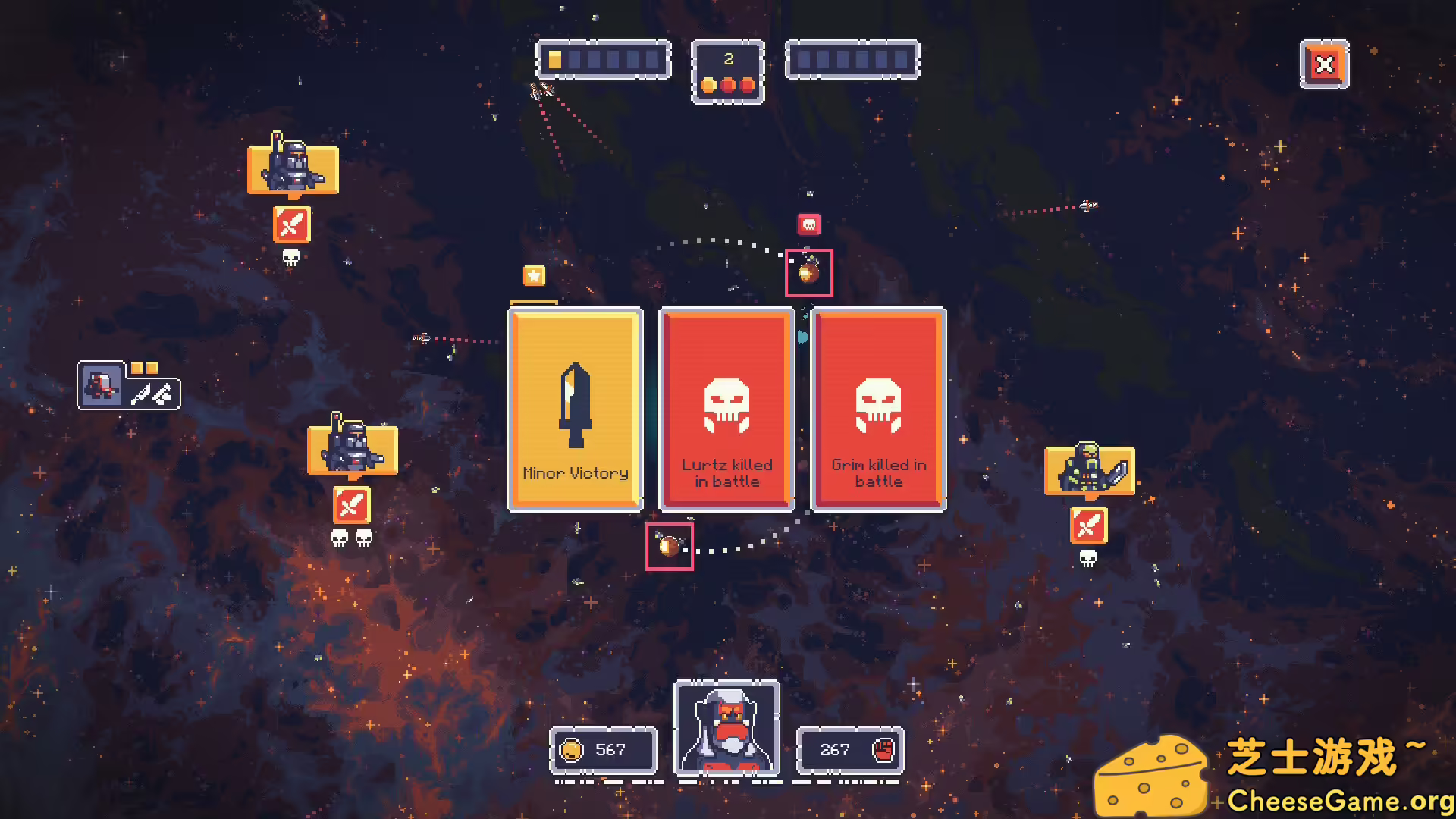This screenshot has height=819, width=1456.
Task: Select the bomb unit highlighted above the cards
Action: tap(808, 273)
